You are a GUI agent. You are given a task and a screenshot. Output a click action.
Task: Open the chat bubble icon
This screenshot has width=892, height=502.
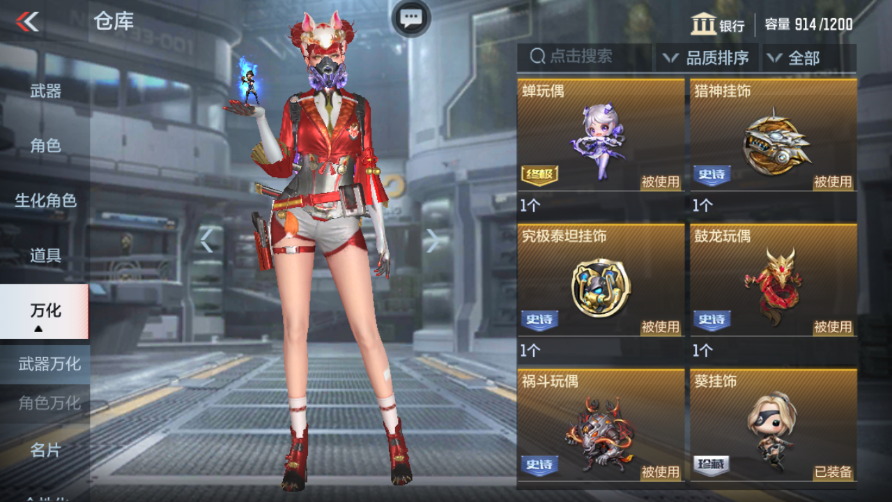pyautogui.click(x=410, y=17)
